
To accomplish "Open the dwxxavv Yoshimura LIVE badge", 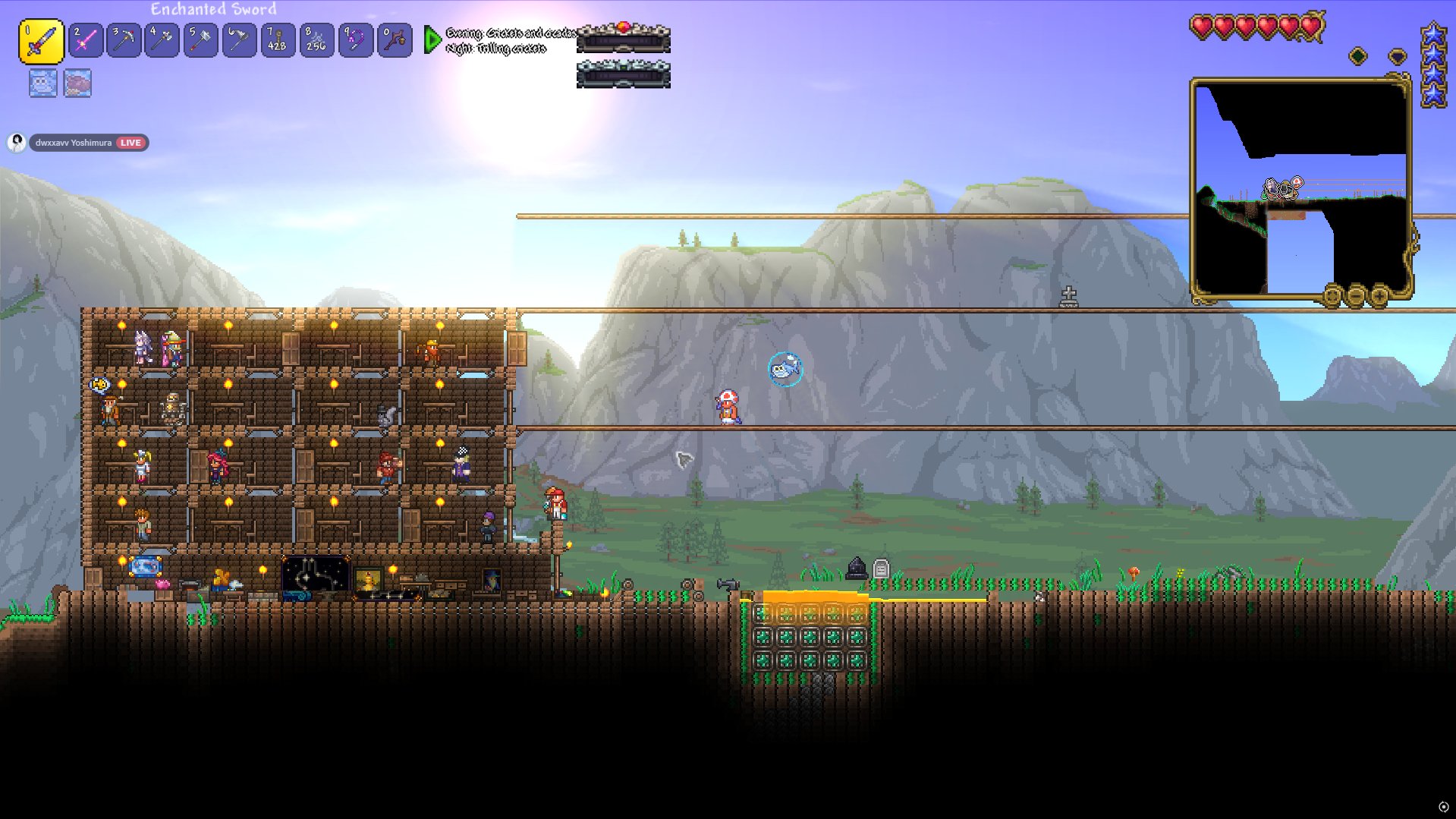I will coord(88,143).
